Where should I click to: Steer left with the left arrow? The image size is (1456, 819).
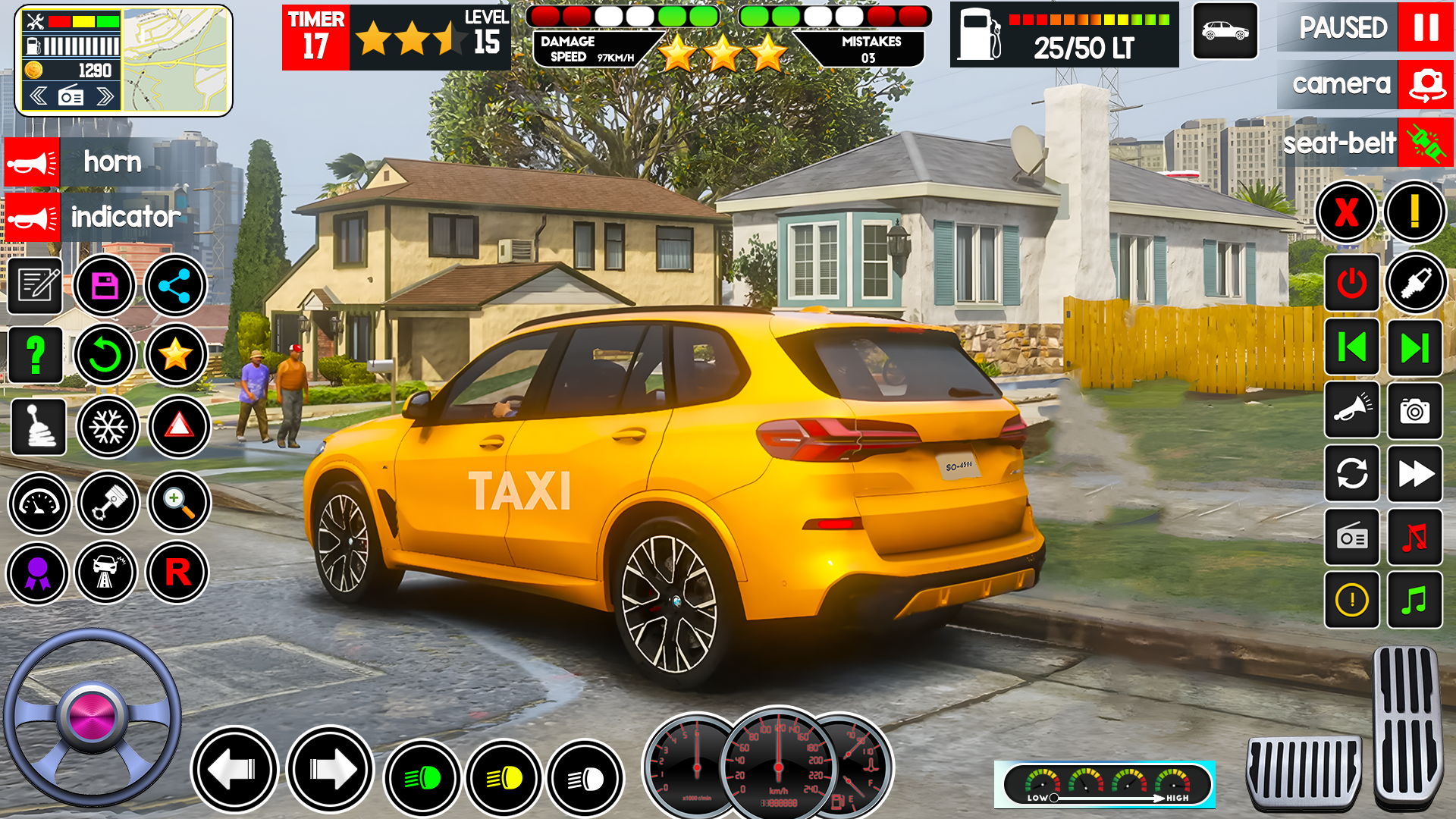234,770
